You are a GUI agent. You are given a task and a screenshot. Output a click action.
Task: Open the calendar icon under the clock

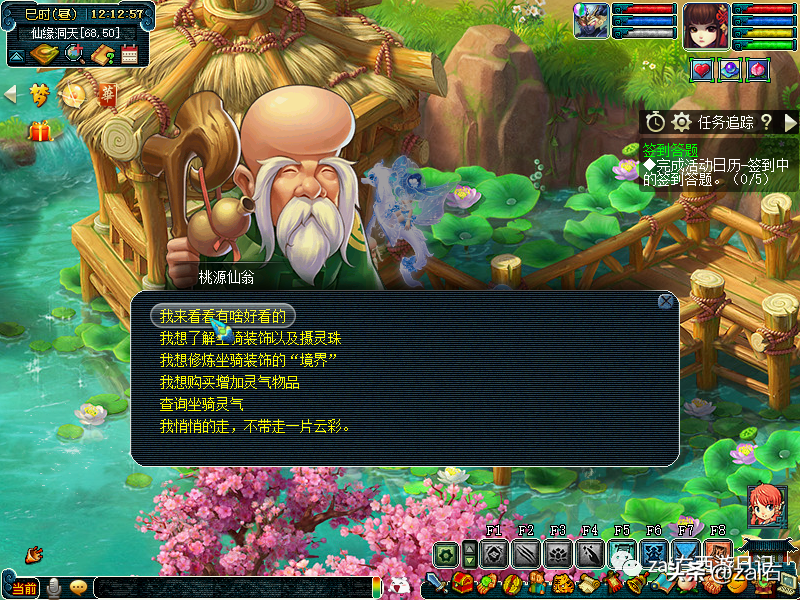pyautogui.click(x=129, y=54)
